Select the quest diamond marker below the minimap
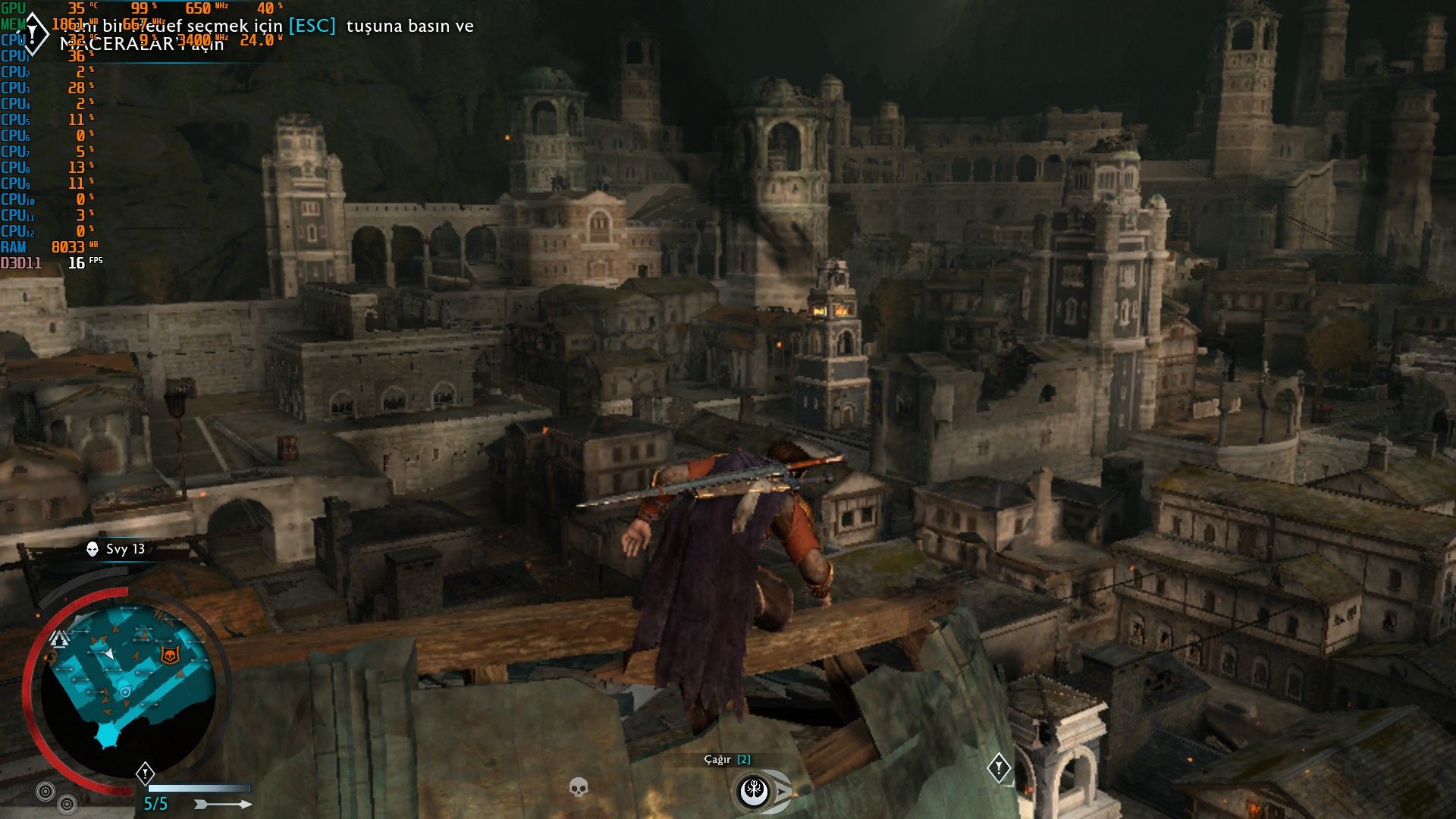Viewport: 1456px width, 819px height. click(x=145, y=773)
